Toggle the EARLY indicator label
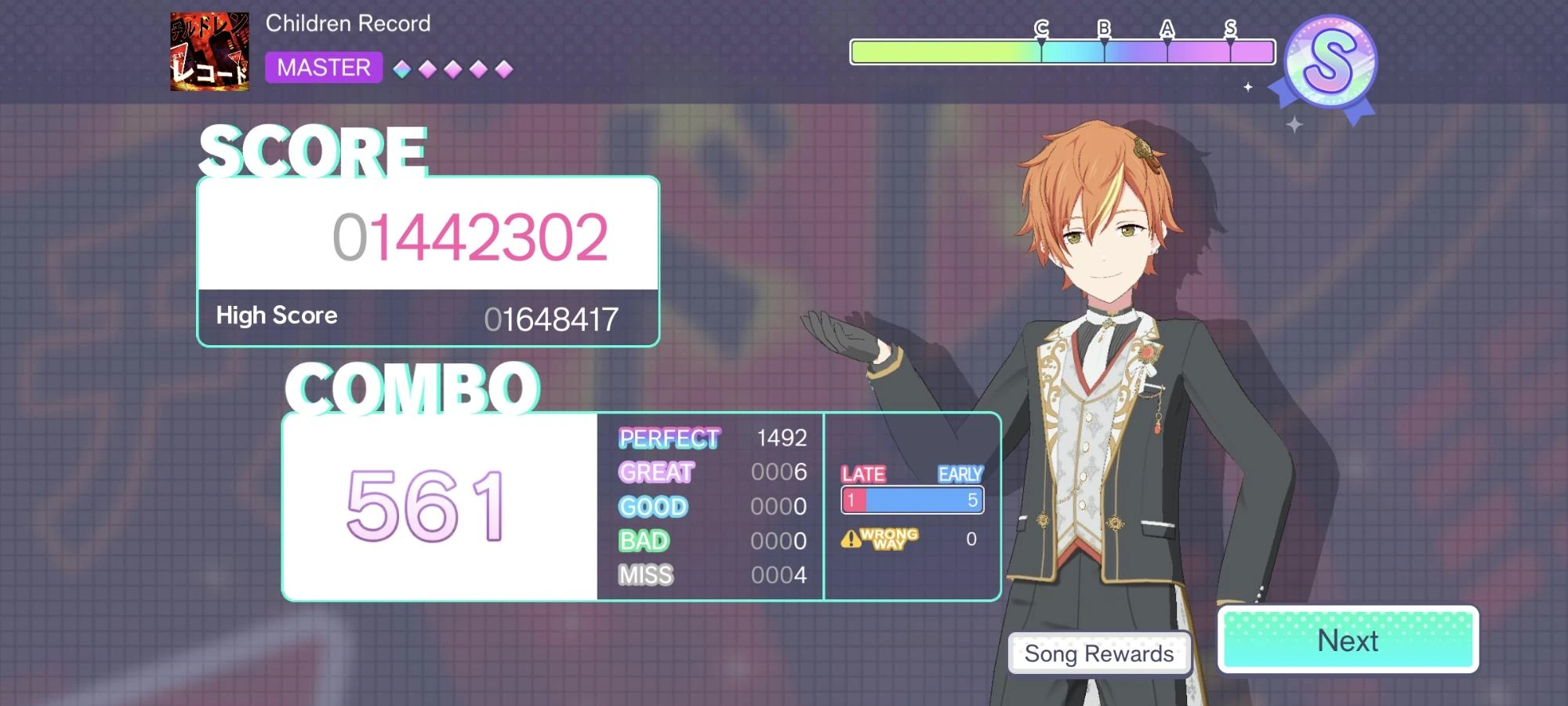Screen dimensions: 1568x706 point(960,474)
